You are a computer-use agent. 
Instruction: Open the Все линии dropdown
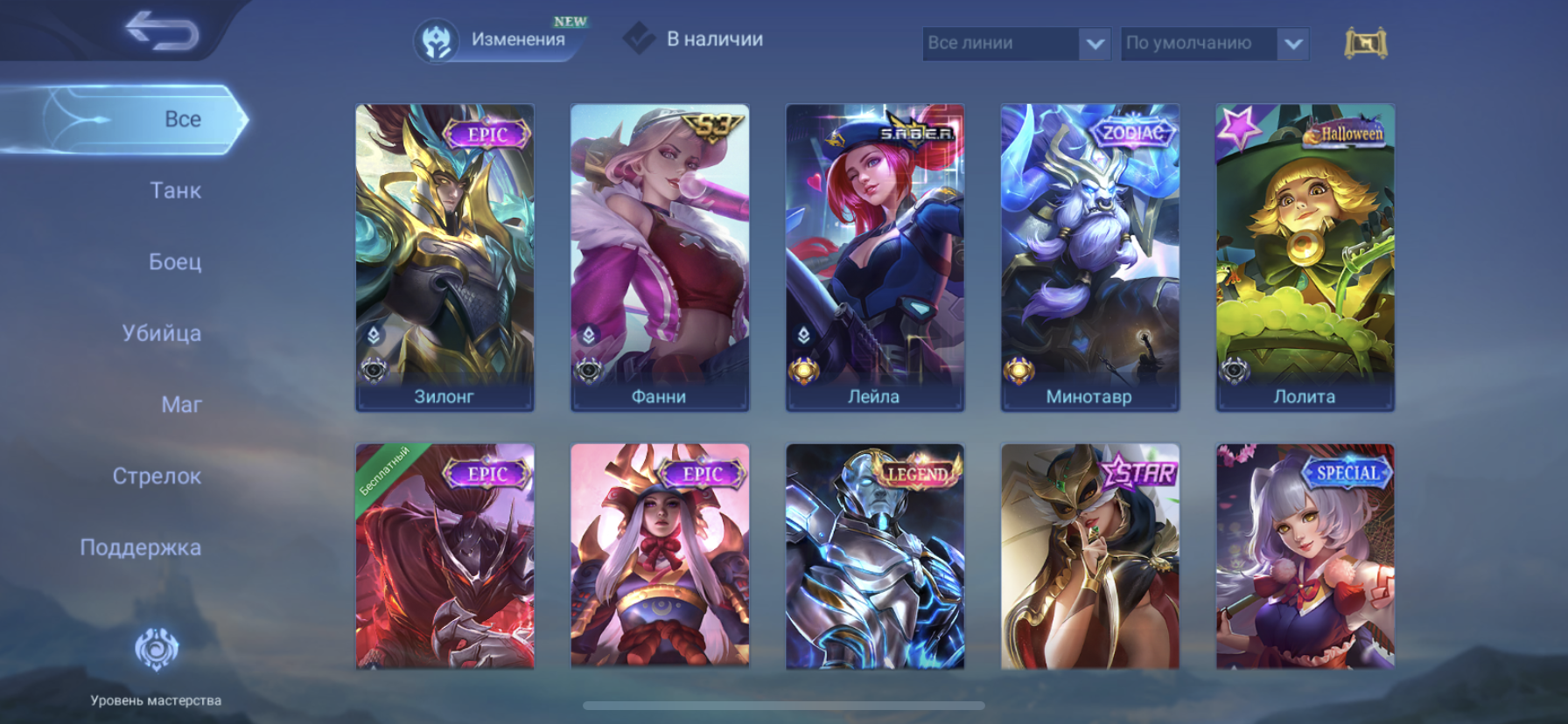(1016, 43)
